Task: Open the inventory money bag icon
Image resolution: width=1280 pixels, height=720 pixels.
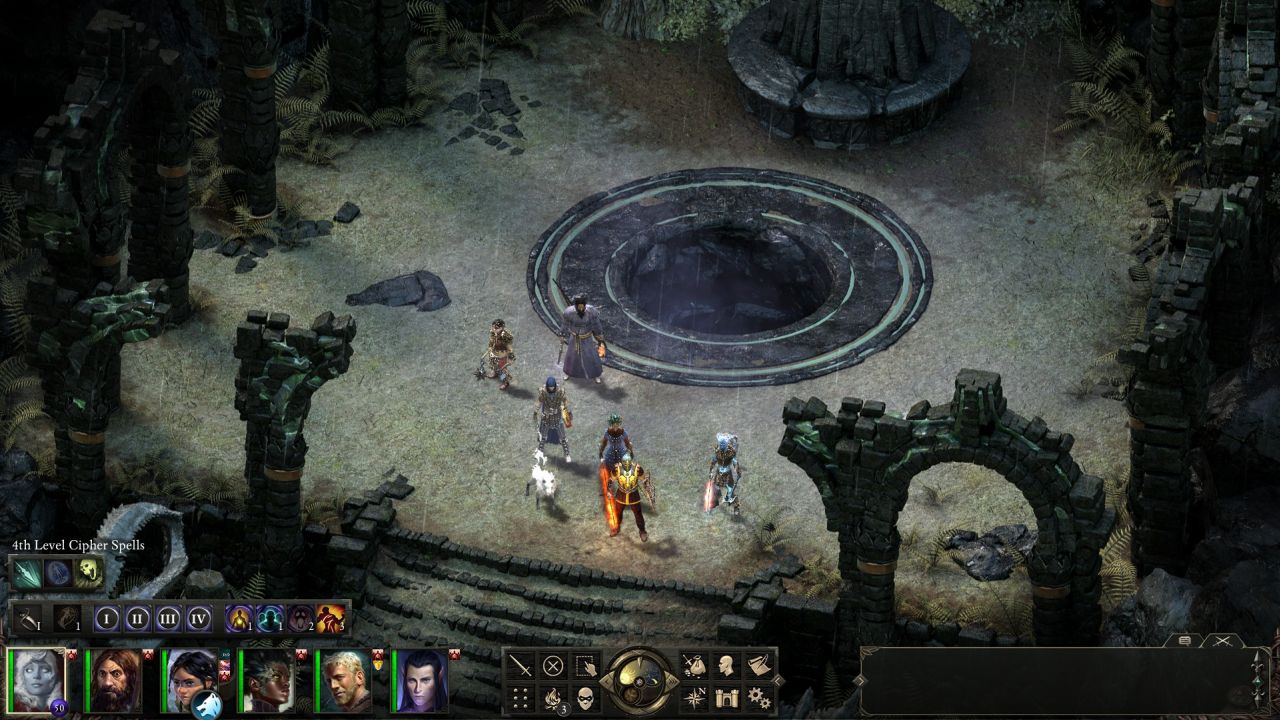Action: [x=694, y=666]
